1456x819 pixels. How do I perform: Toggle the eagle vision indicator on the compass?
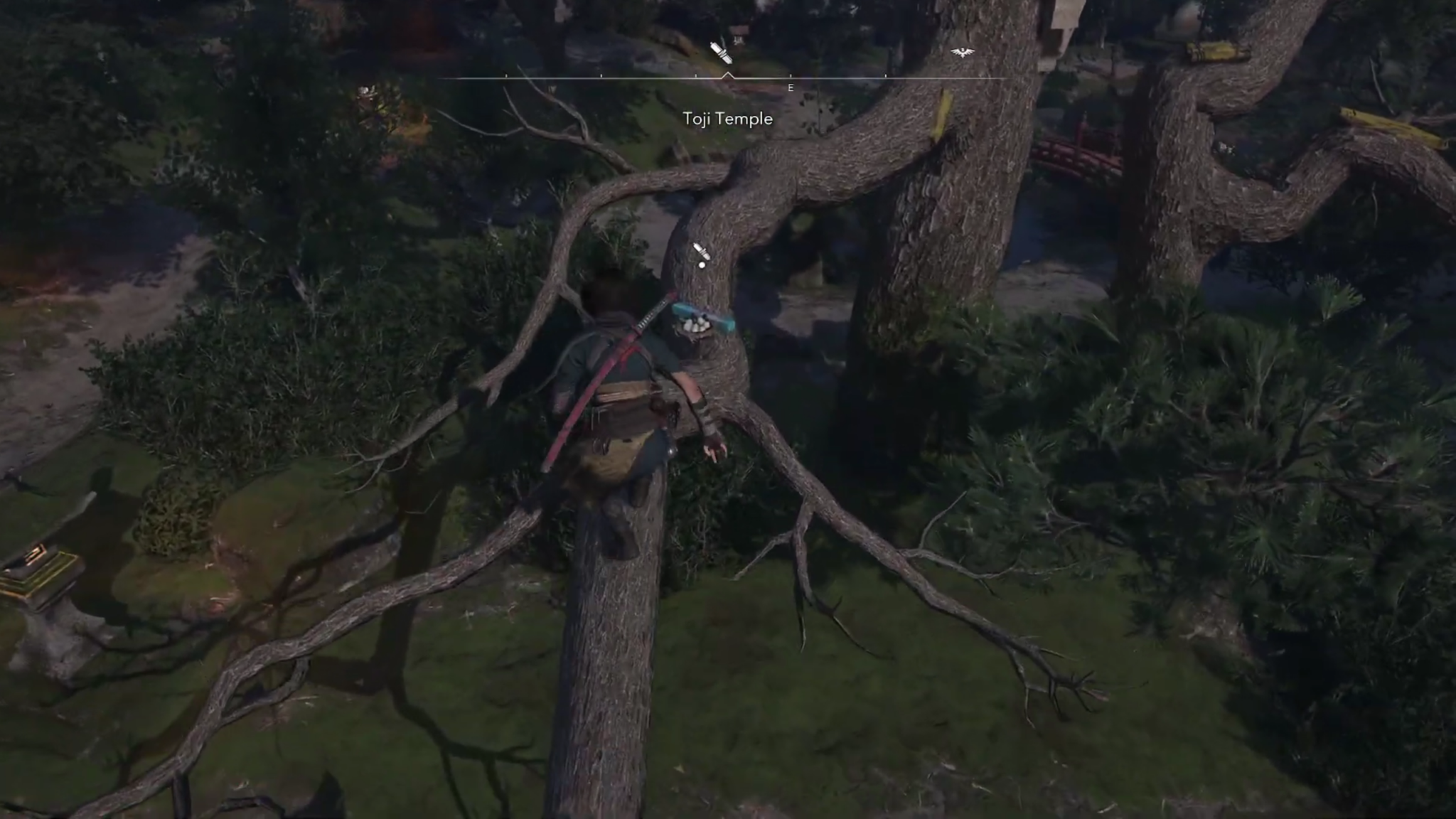tap(963, 53)
